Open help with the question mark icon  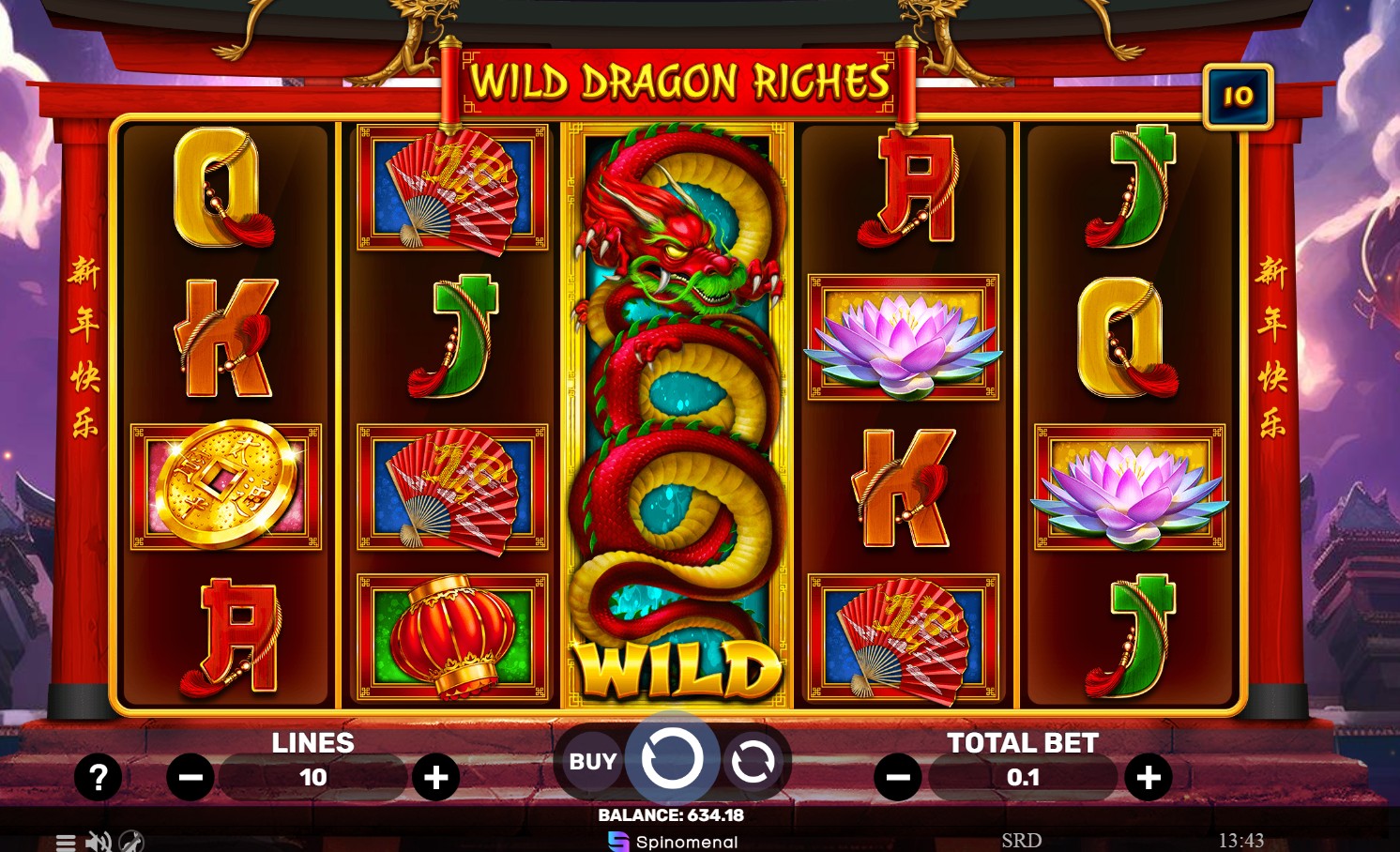click(x=98, y=777)
